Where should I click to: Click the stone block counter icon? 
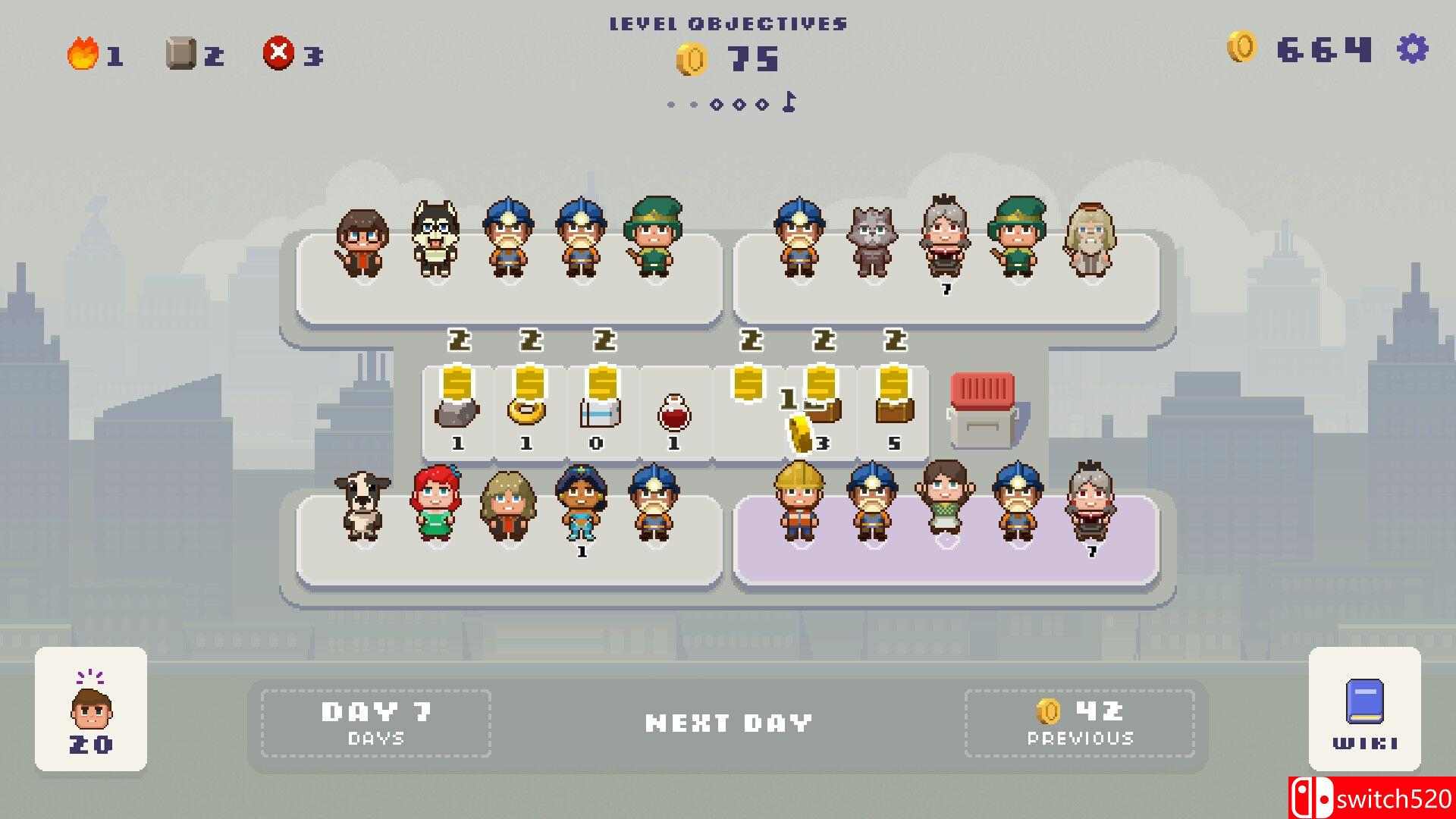pyautogui.click(x=180, y=52)
